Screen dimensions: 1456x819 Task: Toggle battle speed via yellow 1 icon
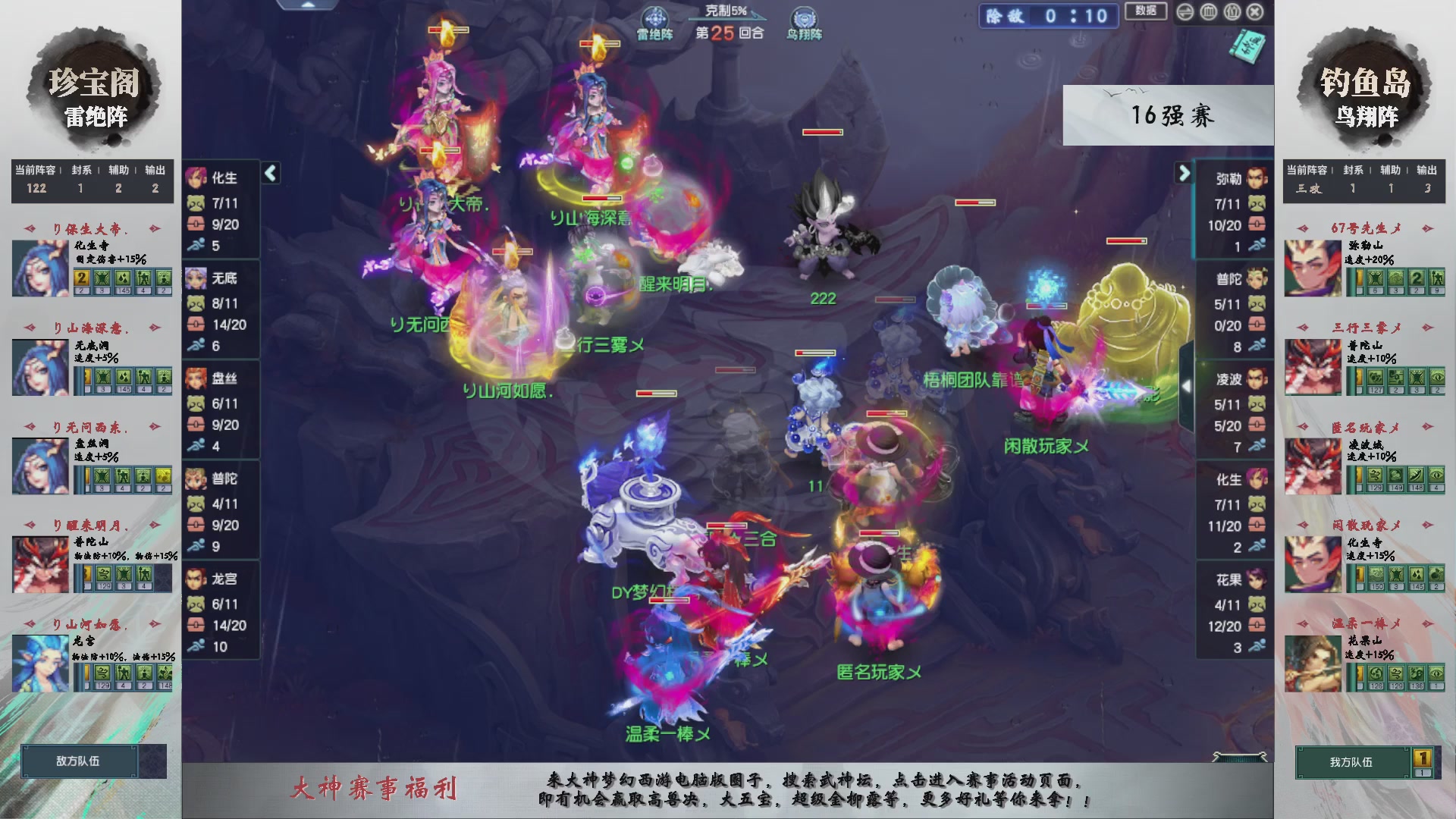tap(1423, 759)
